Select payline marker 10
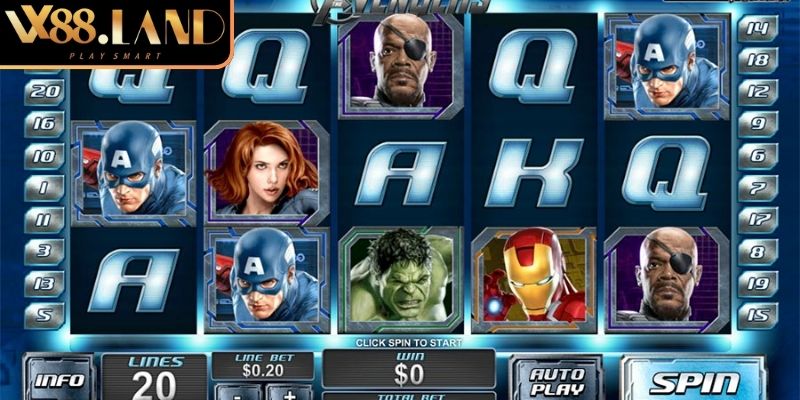Image resolution: width=800 pixels, height=400 pixels. (42, 156)
